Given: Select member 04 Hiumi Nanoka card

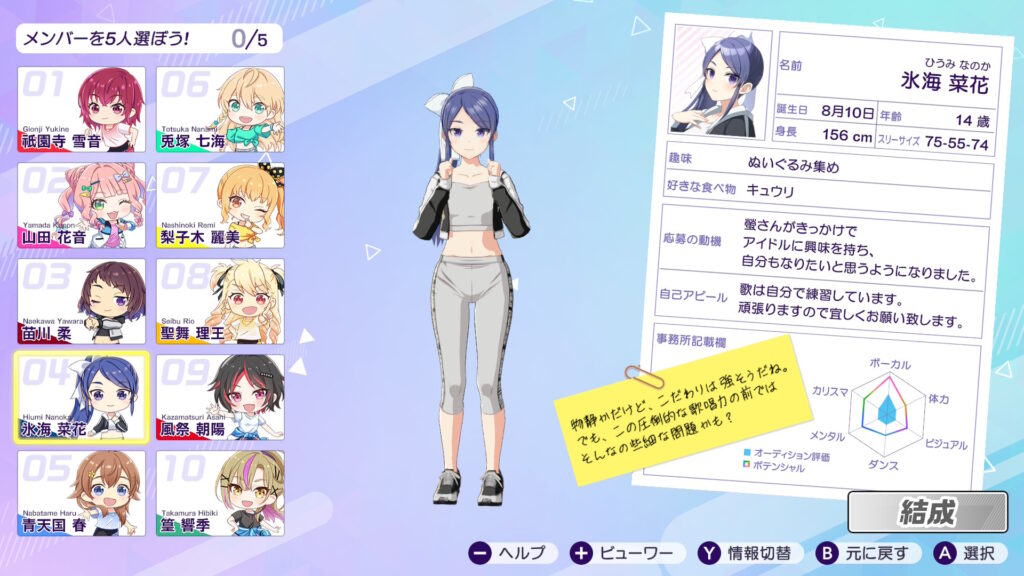Looking at the screenshot, I should (81, 397).
